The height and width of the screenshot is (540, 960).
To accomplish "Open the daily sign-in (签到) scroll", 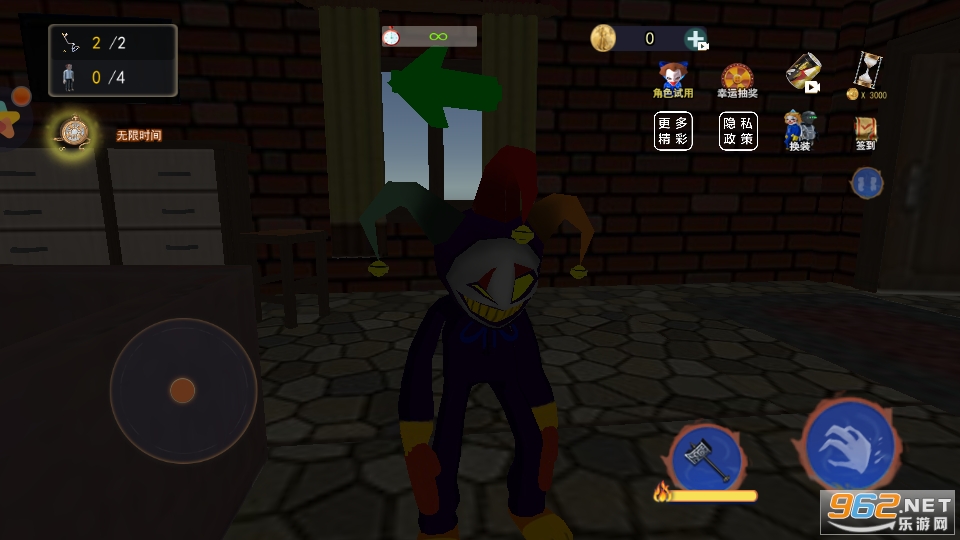I will 865,131.
